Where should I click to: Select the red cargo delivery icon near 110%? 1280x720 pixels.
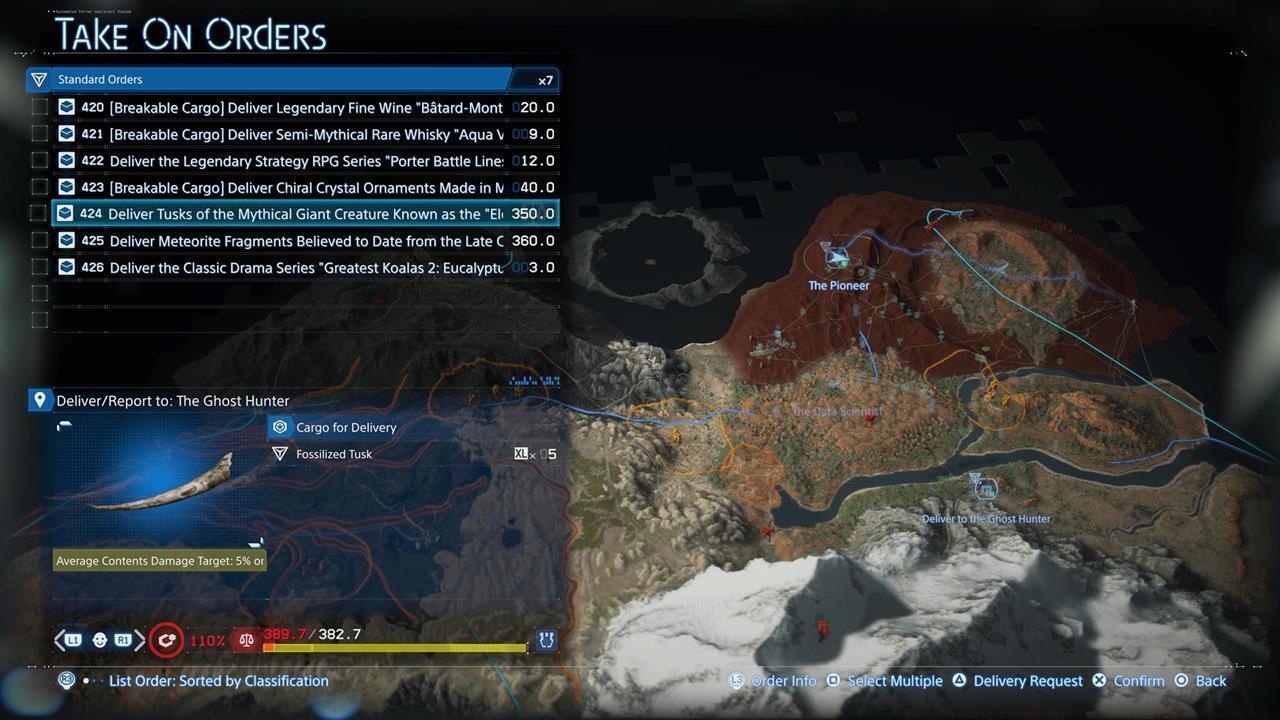[166, 639]
